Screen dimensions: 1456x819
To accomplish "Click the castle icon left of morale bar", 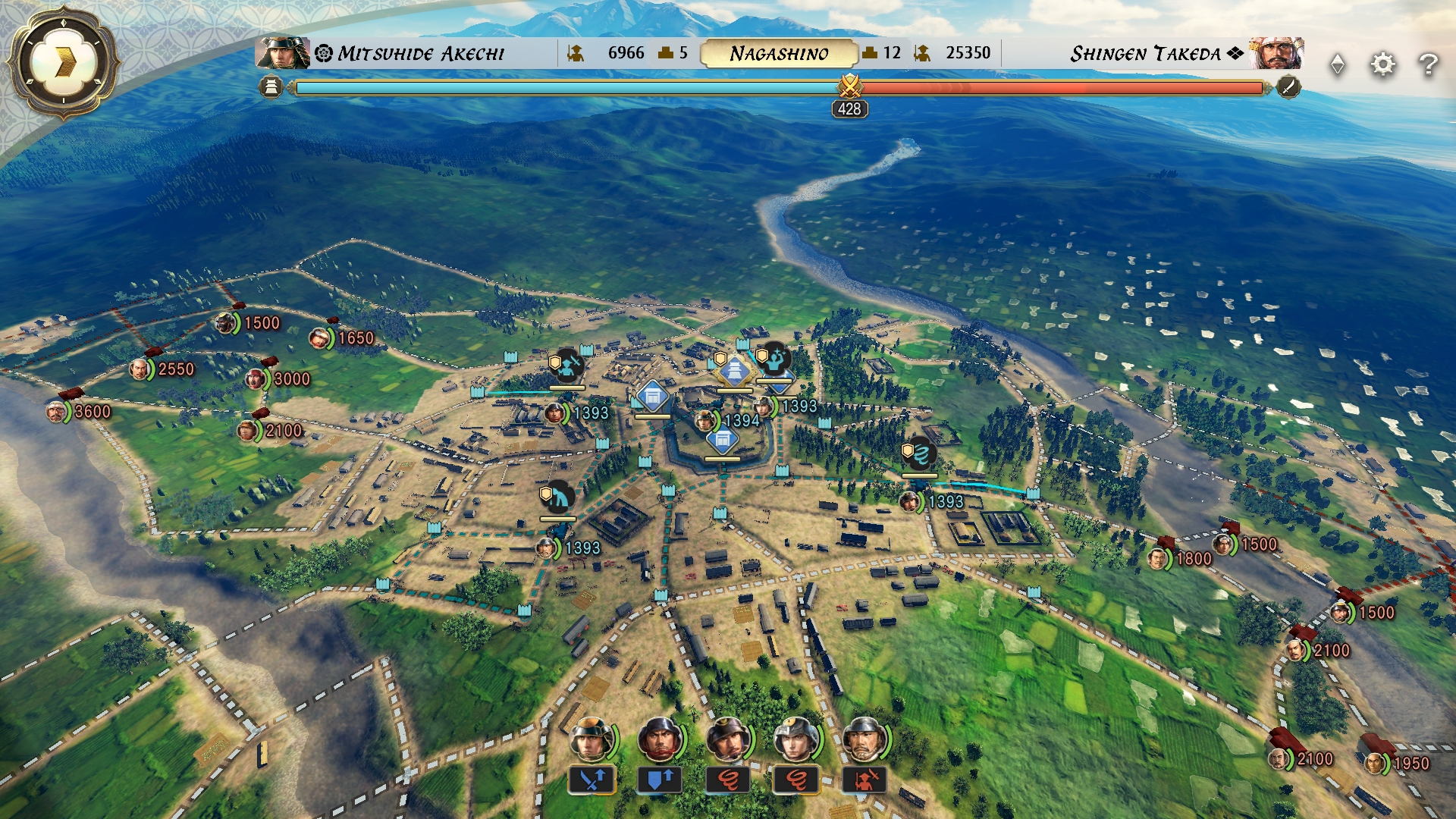I will (x=271, y=87).
